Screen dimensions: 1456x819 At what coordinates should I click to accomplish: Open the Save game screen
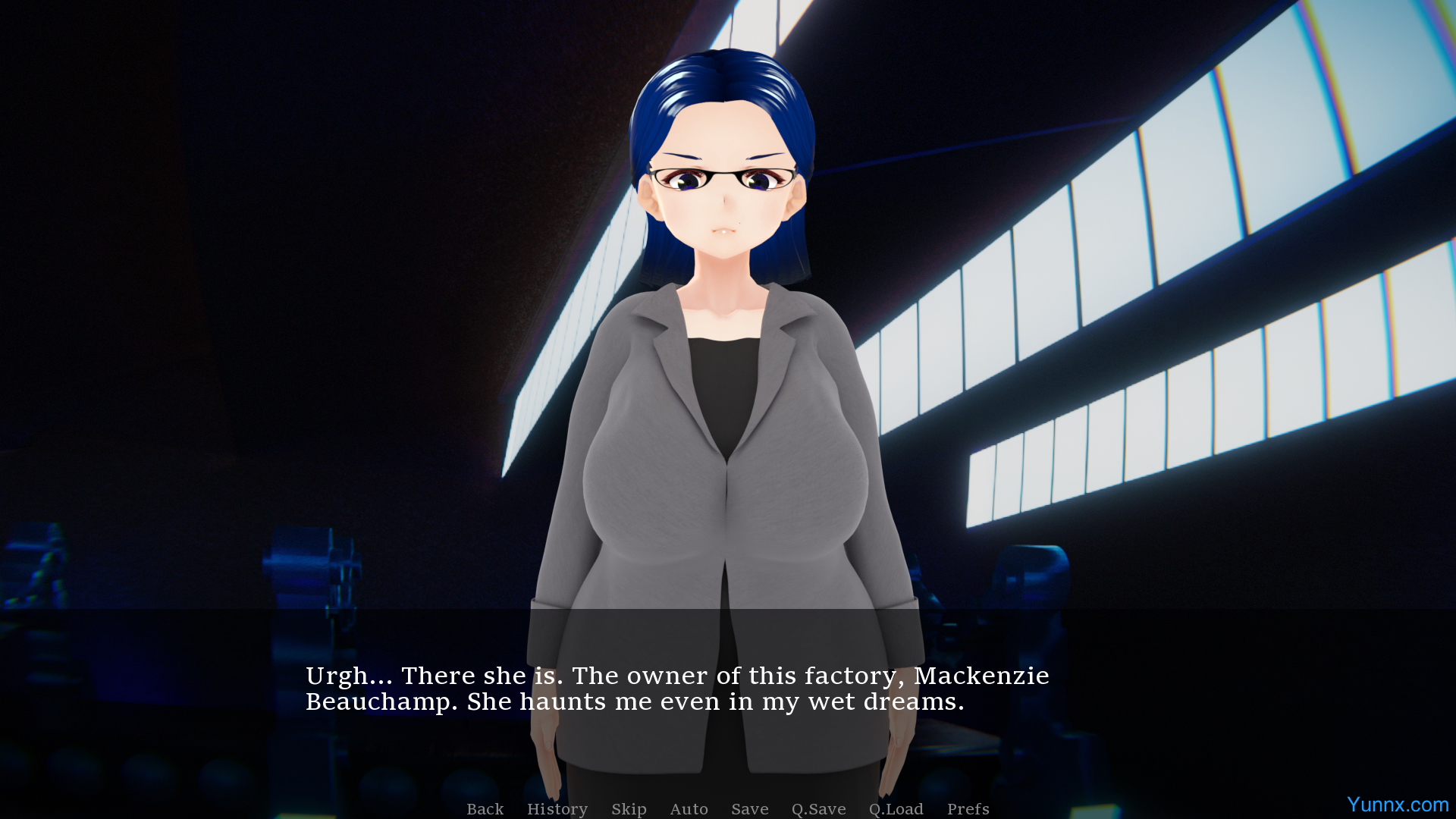tap(749, 809)
